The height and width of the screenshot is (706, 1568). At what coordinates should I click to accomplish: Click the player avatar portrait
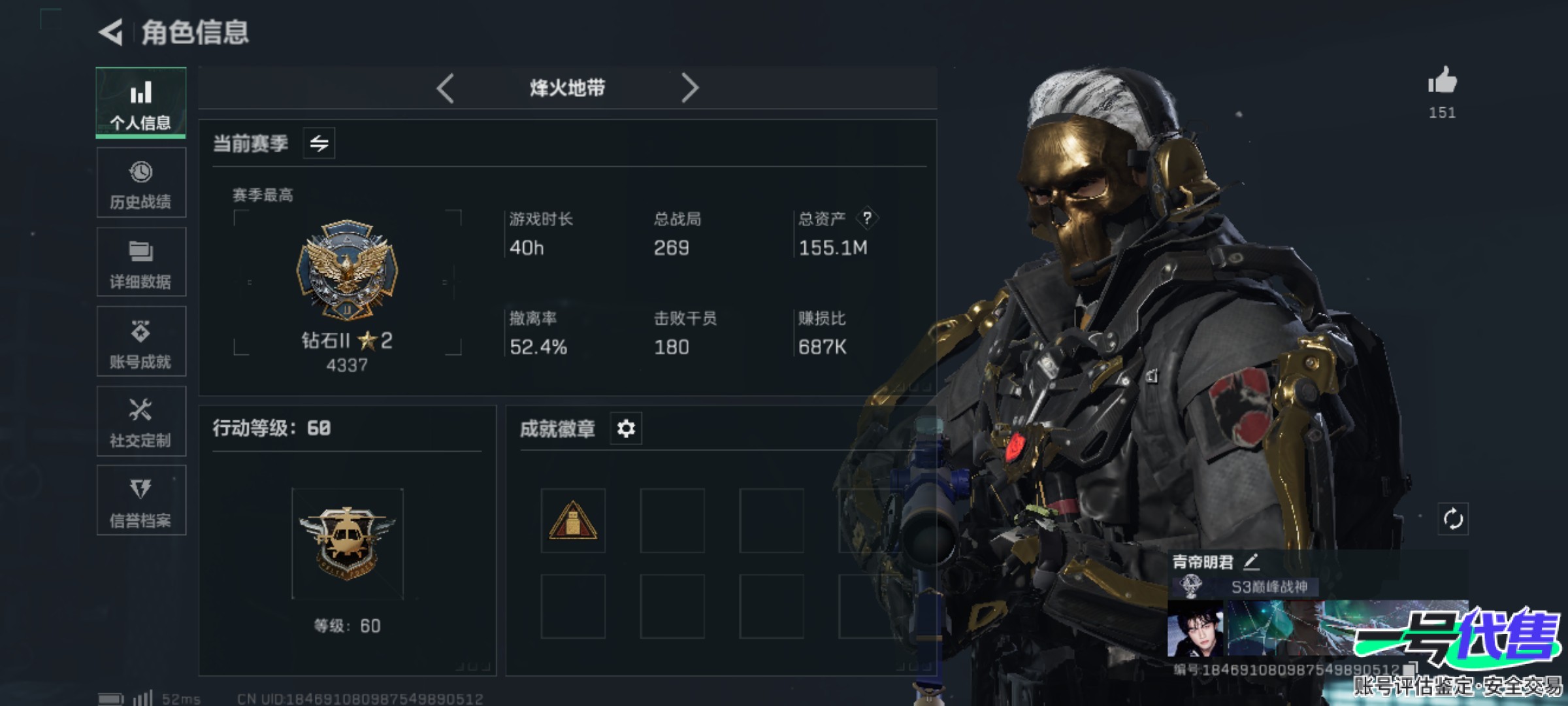tap(1195, 628)
